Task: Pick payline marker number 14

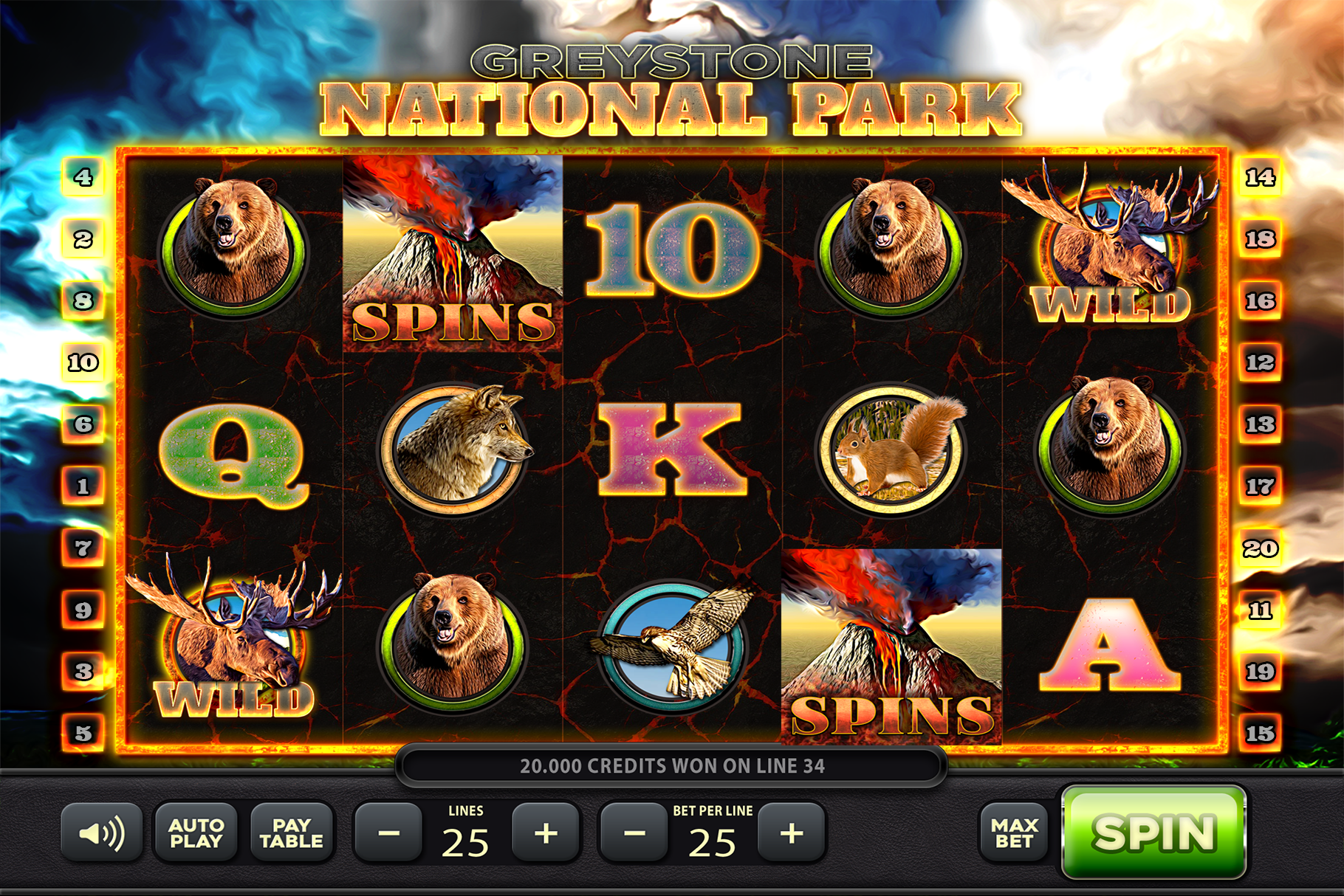Action: [1260, 177]
